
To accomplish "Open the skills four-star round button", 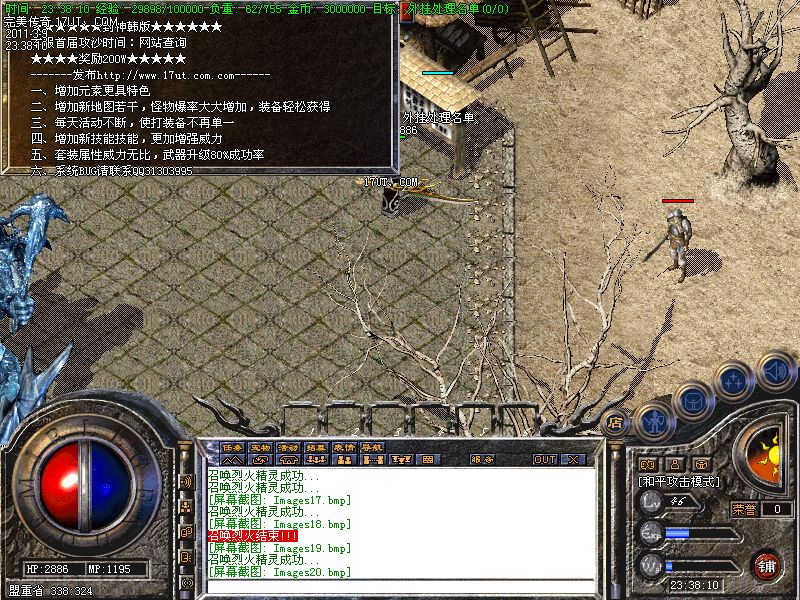I will point(734,381).
